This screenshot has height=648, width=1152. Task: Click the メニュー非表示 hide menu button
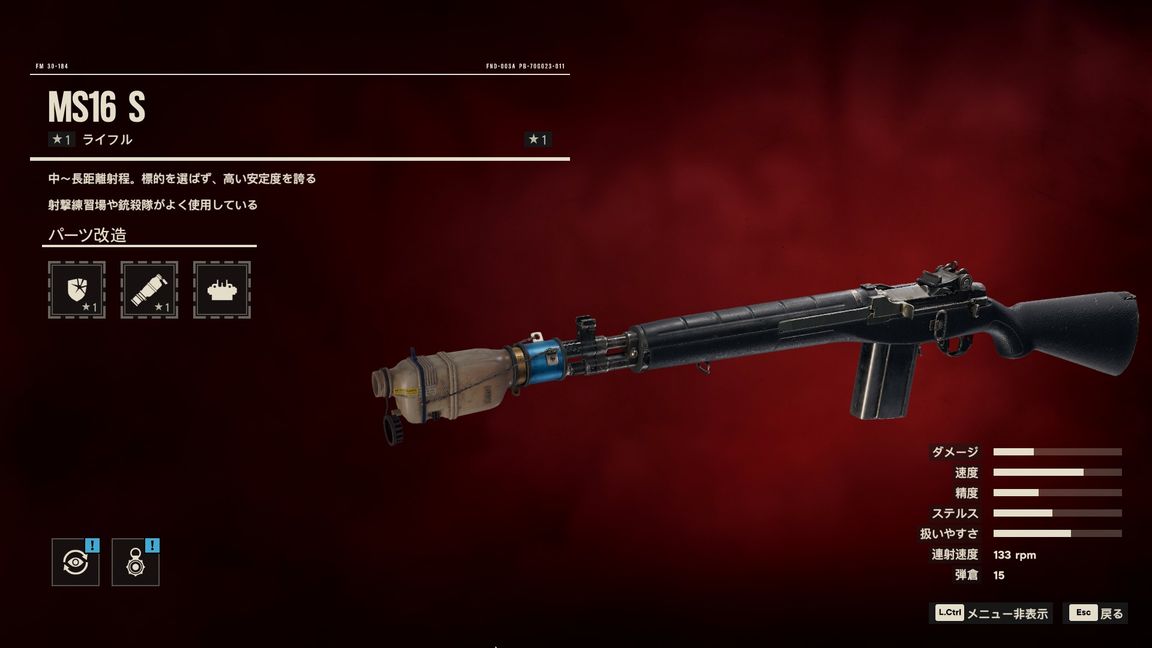[x=992, y=613]
